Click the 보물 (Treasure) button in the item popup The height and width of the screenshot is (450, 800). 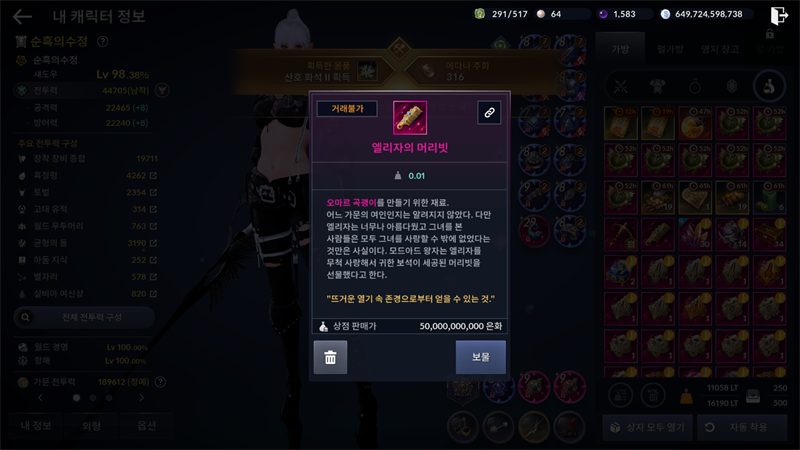click(481, 357)
